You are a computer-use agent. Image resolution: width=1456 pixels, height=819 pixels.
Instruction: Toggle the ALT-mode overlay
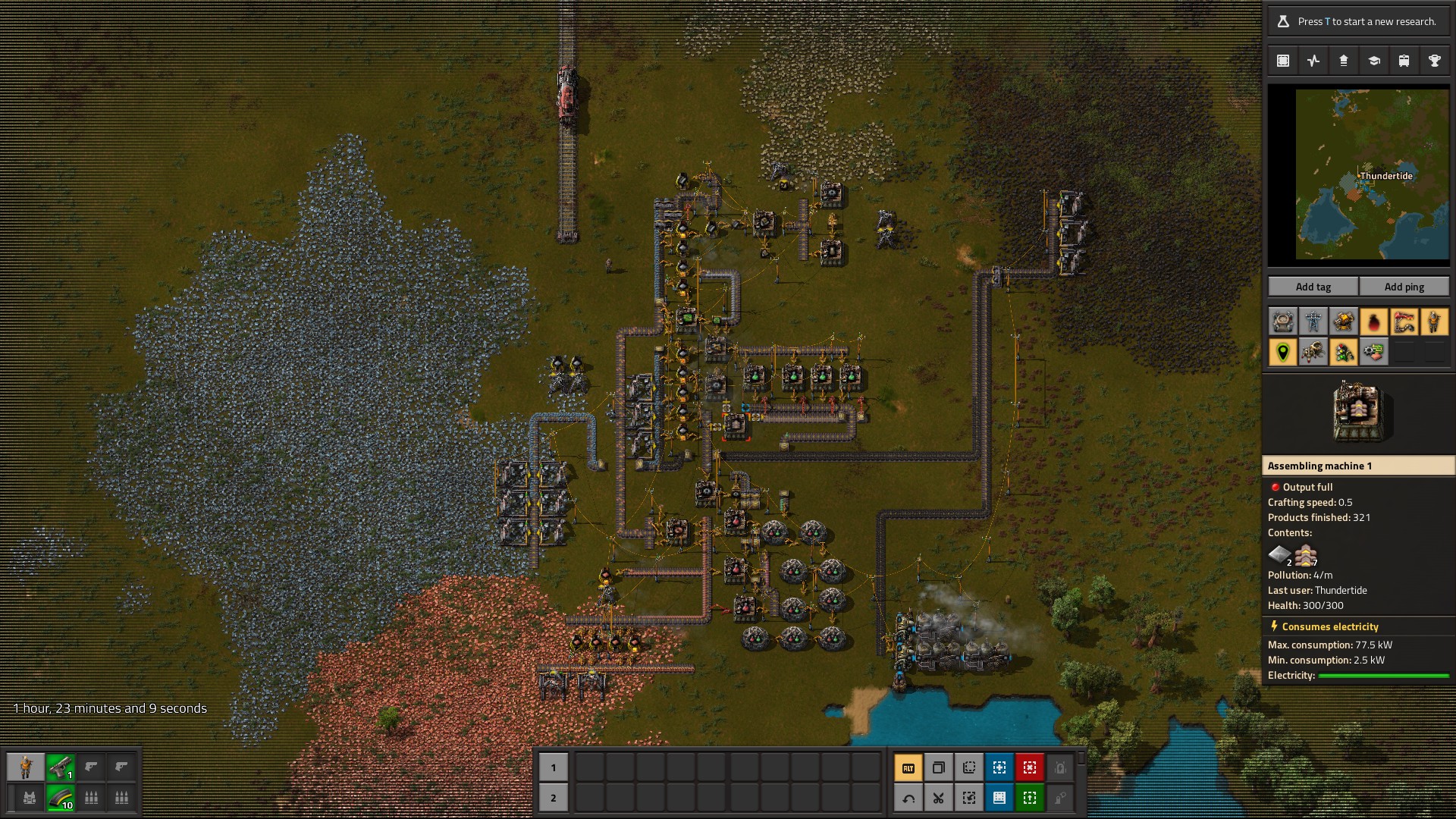(908, 767)
